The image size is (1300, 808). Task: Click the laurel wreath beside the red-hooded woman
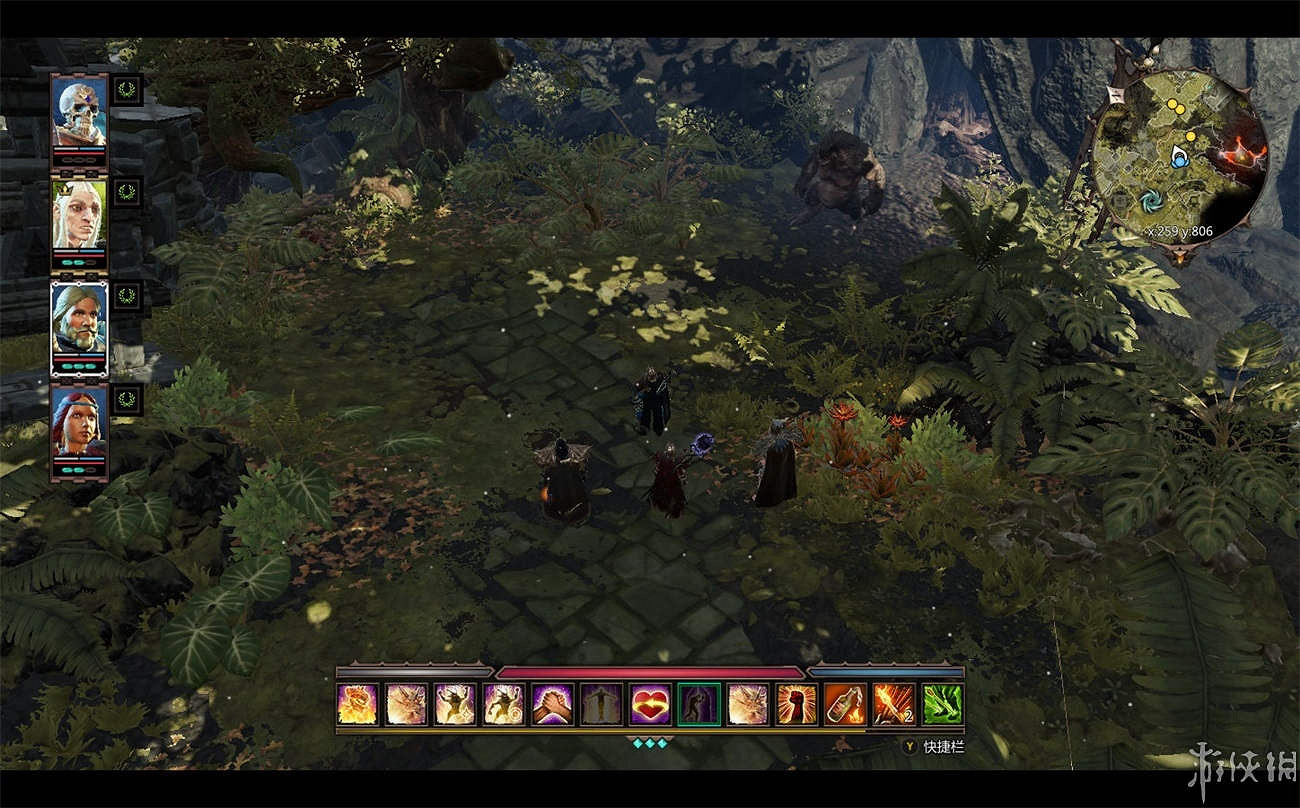tap(126, 400)
